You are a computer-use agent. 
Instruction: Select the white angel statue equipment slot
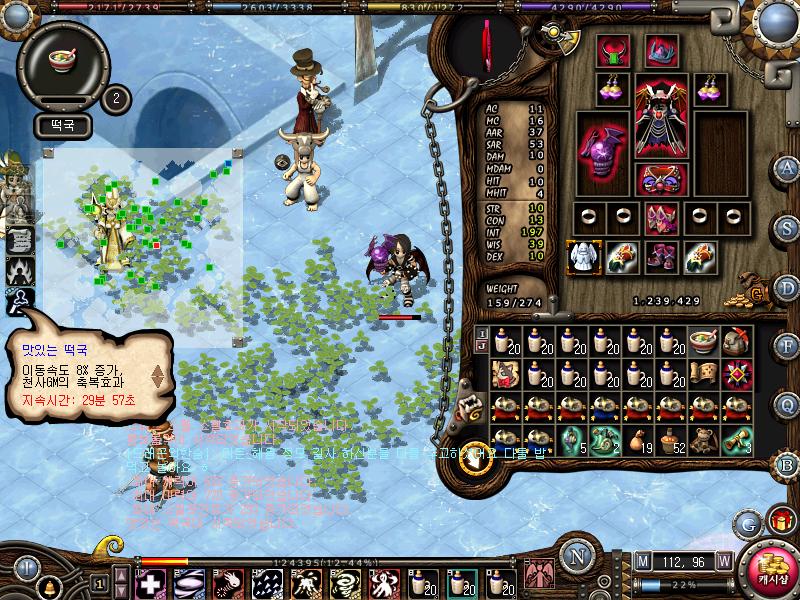[580, 256]
